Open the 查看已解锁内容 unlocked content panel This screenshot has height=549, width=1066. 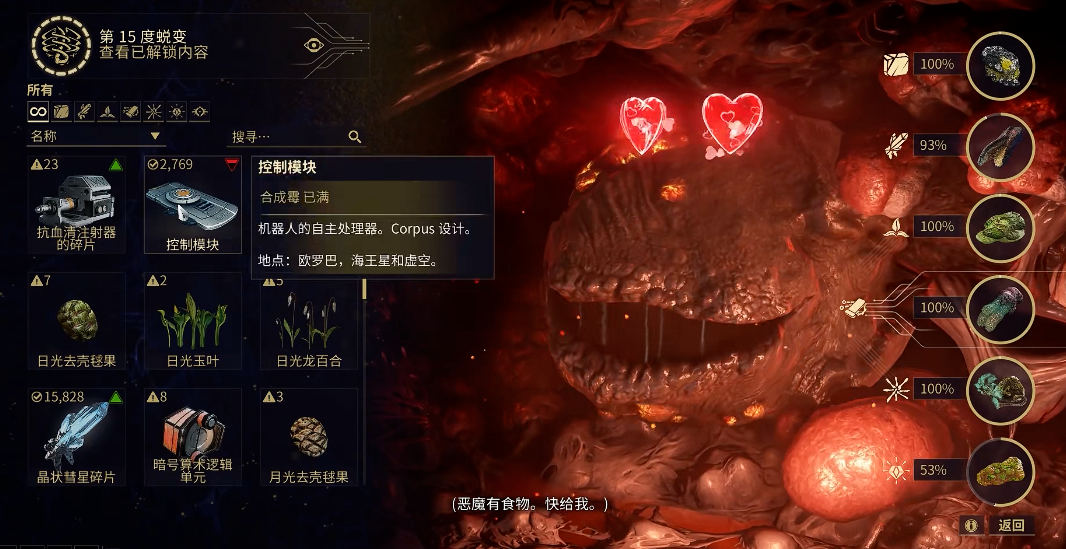[153, 53]
